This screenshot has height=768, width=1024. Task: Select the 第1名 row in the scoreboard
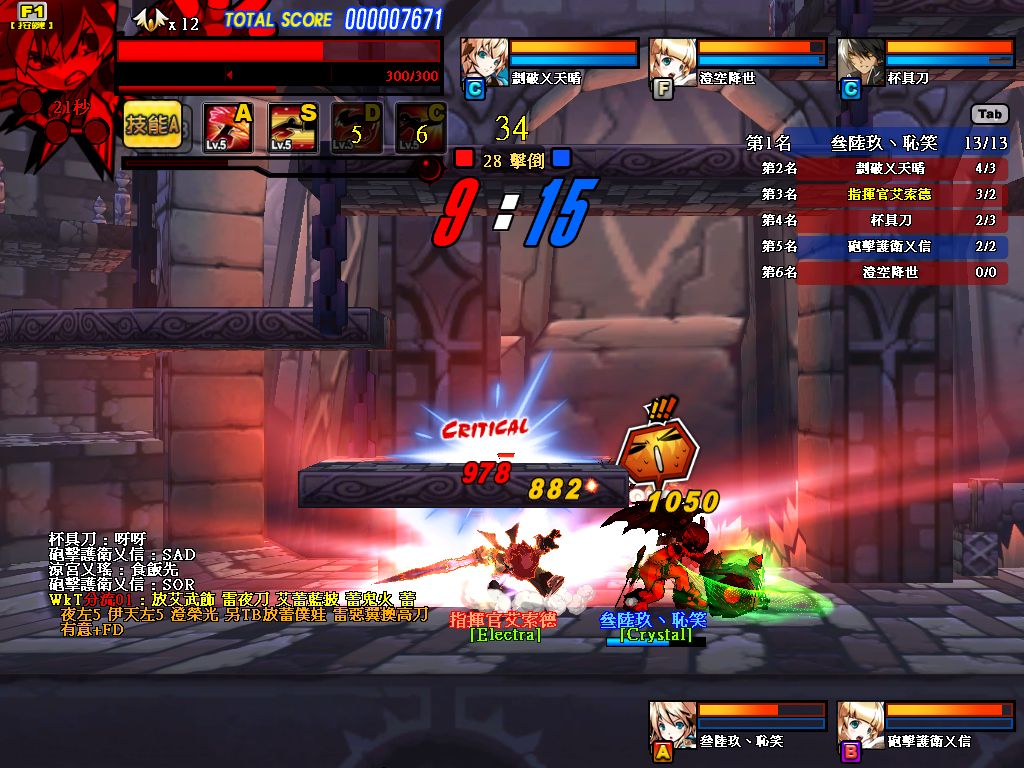(876, 143)
